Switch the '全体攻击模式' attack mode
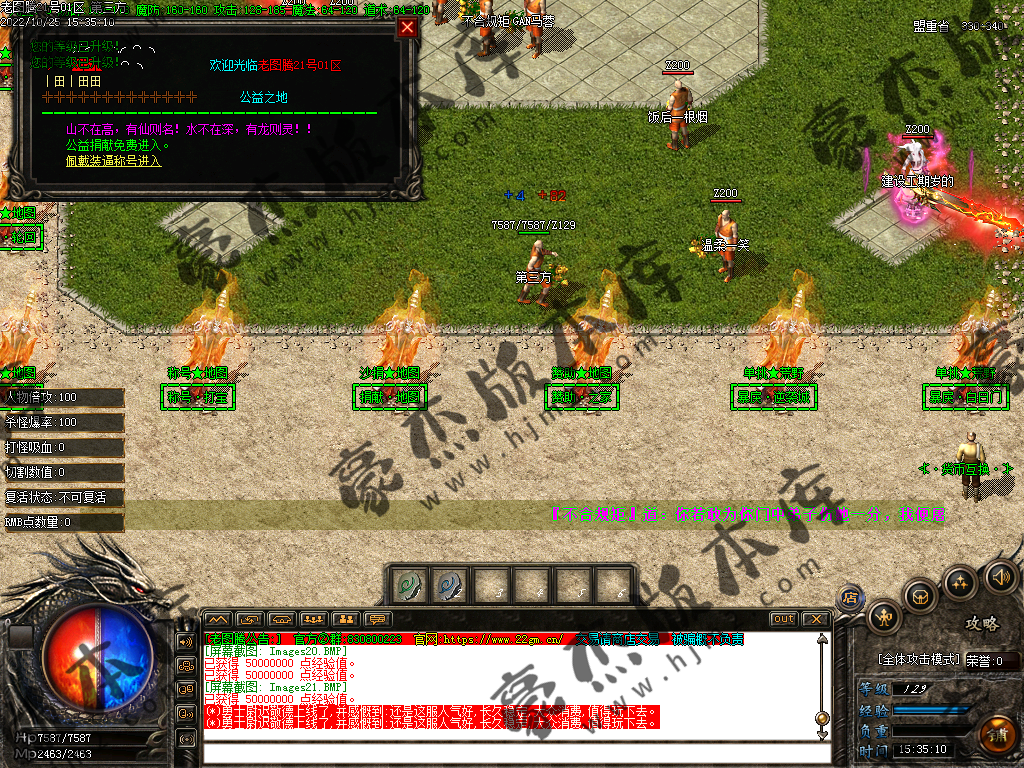Image resolution: width=1024 pixels, height=768 pixels. click(x=919, y=660)
